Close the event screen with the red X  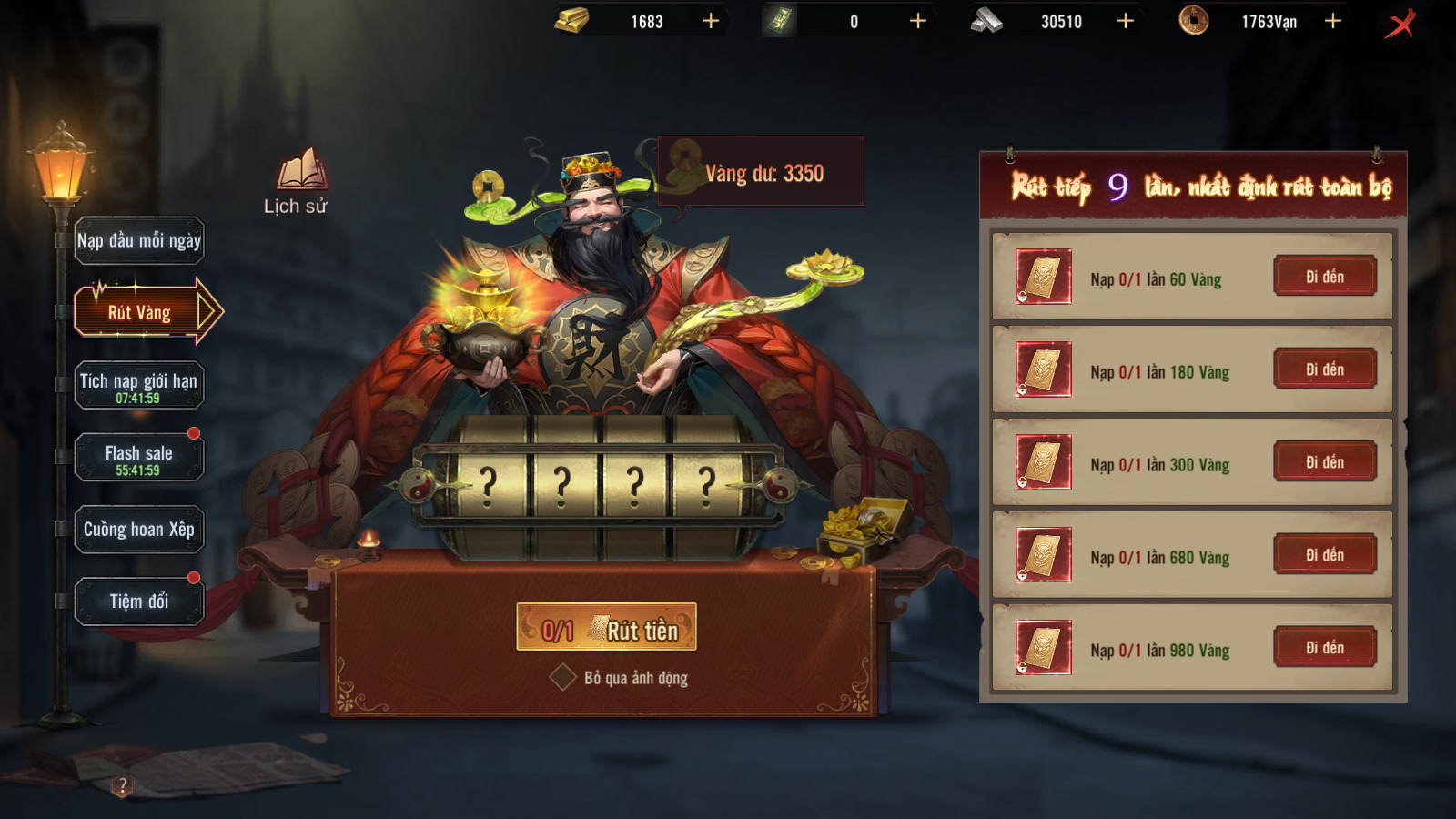click(x=1400, y=23)
